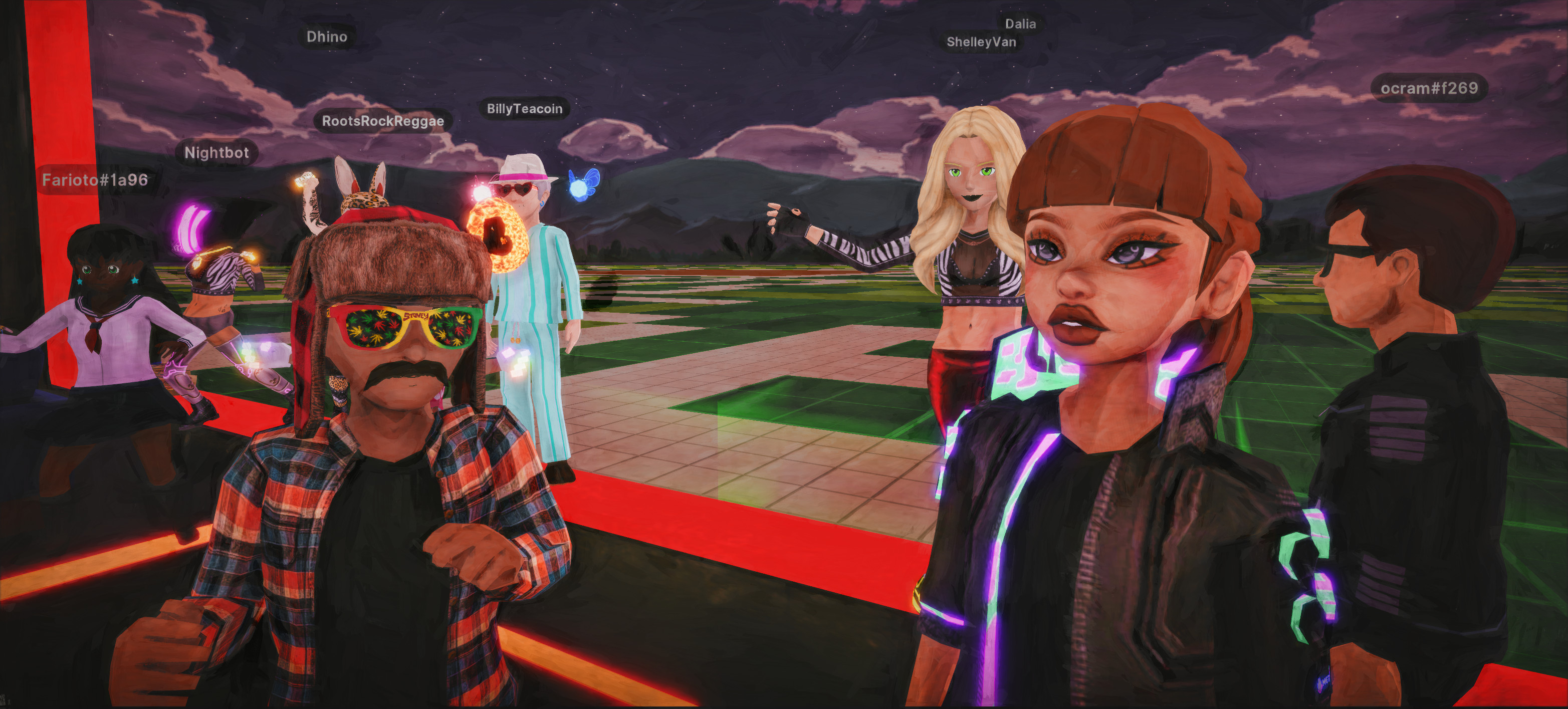Viewport: 1568px width, 709px height.
Task: Open the BillyTeacoin player name tag
Action: pyautogui.click(x=524, y=109)
